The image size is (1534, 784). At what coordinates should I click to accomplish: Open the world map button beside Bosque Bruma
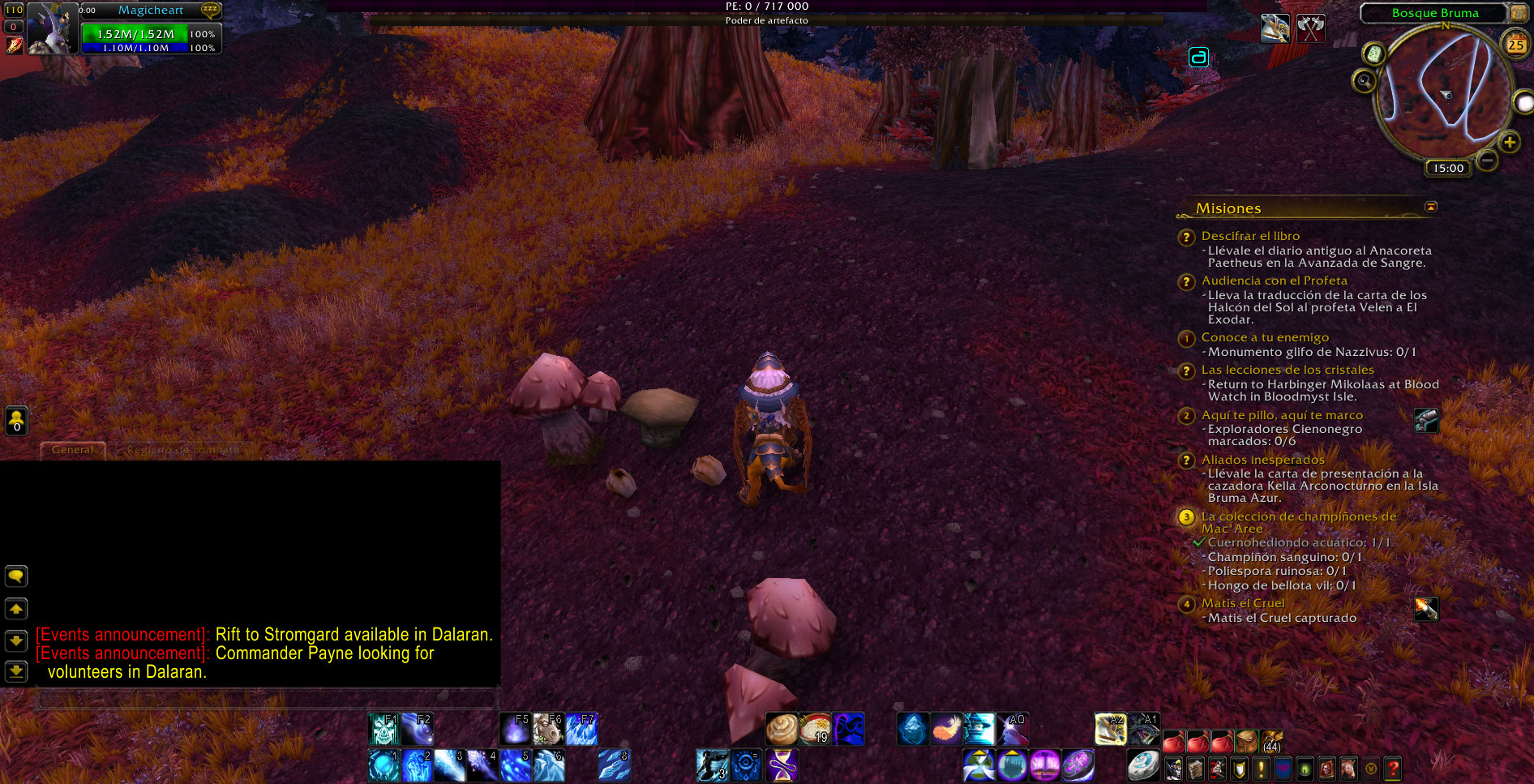click(1518, 13)
